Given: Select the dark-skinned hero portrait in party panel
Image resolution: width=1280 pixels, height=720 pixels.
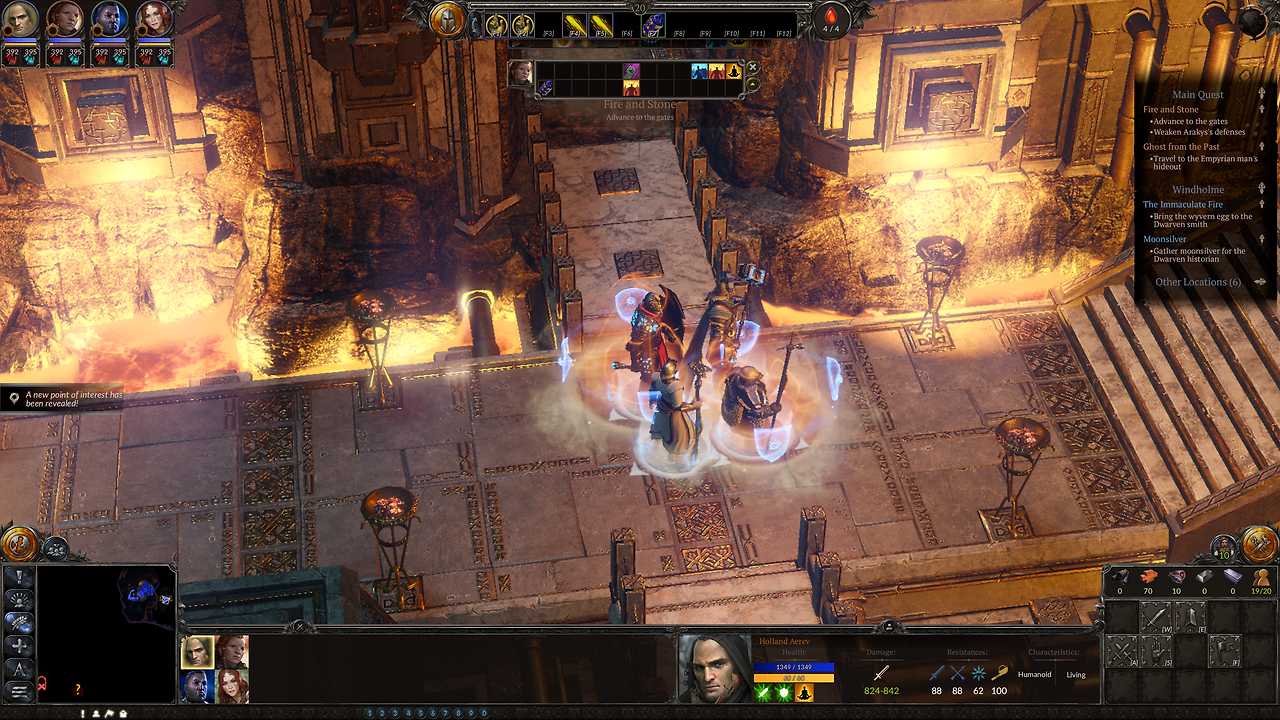Looking at the screenshot, I should coord(196,686).
